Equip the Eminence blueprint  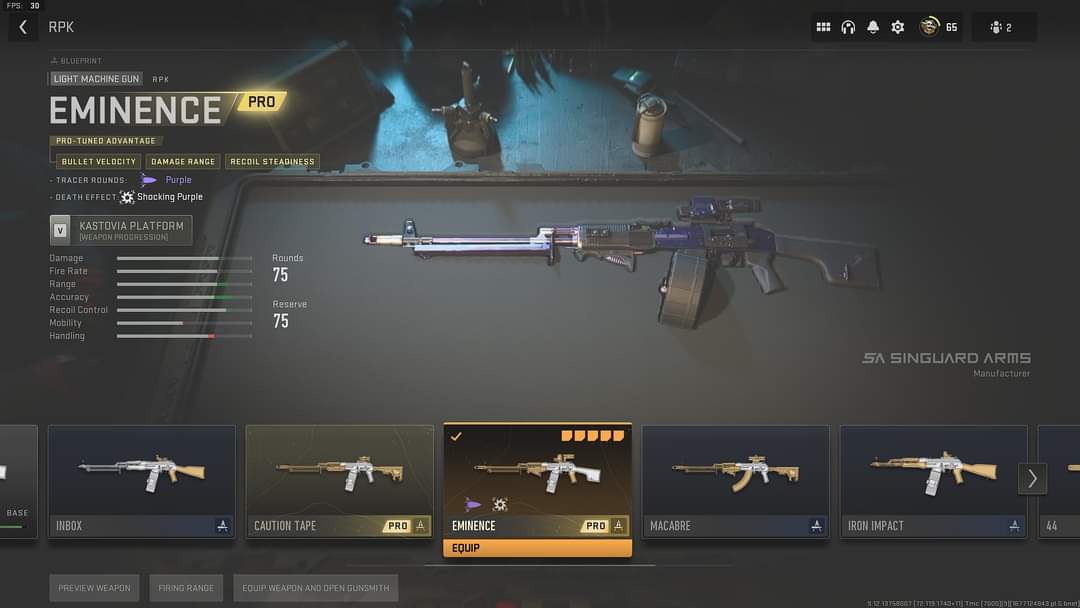(x=538, y=548)
